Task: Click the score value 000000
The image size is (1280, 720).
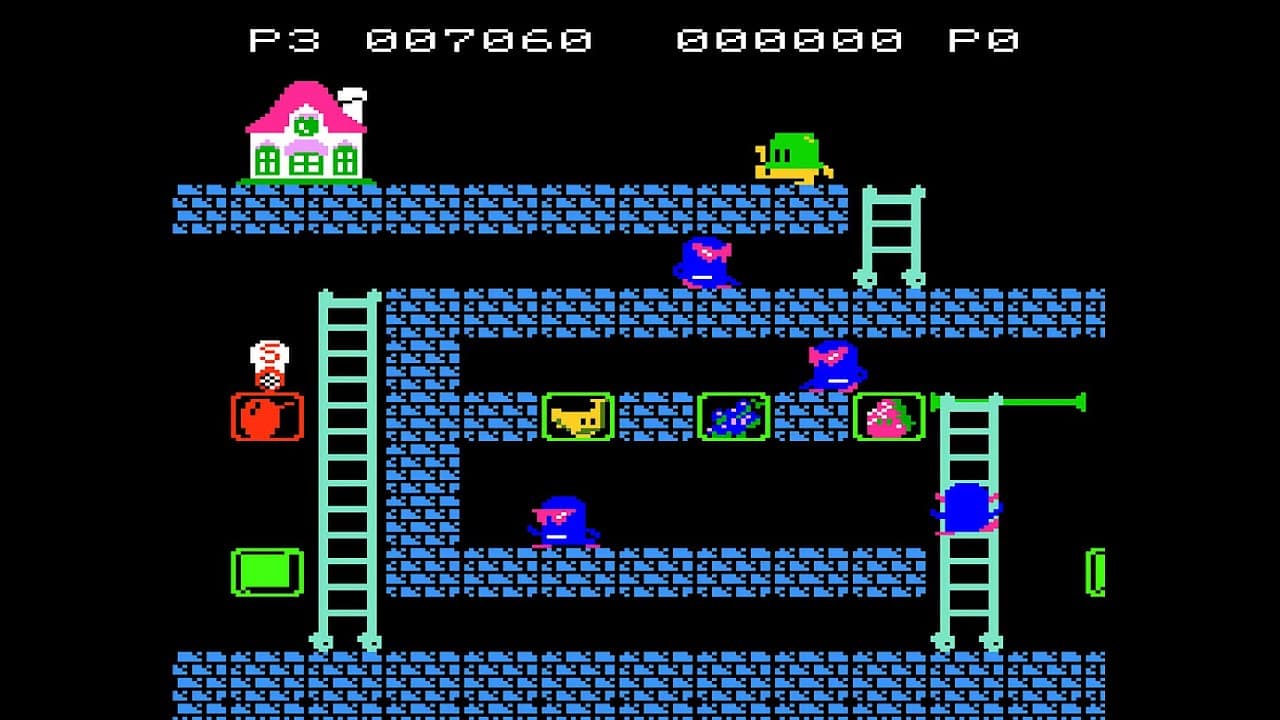Action: point(790,38)
